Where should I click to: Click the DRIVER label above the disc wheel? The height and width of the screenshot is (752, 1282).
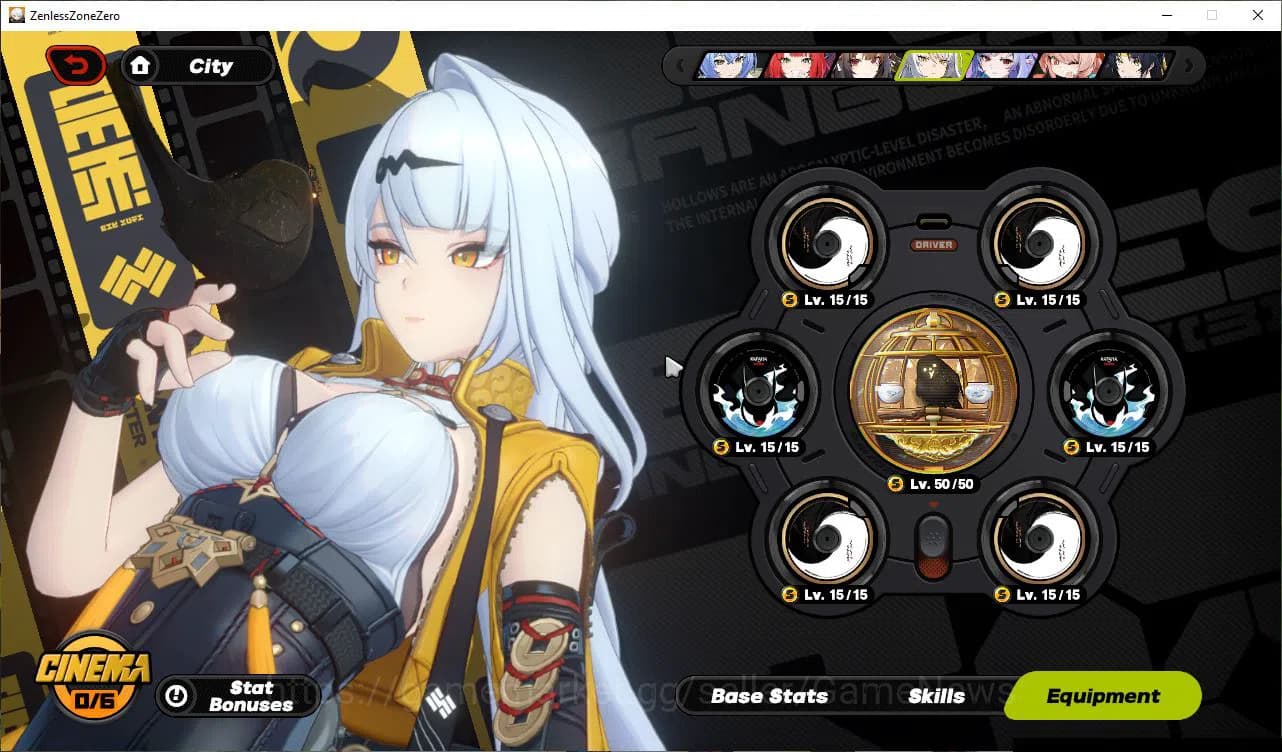click(935, 243)
